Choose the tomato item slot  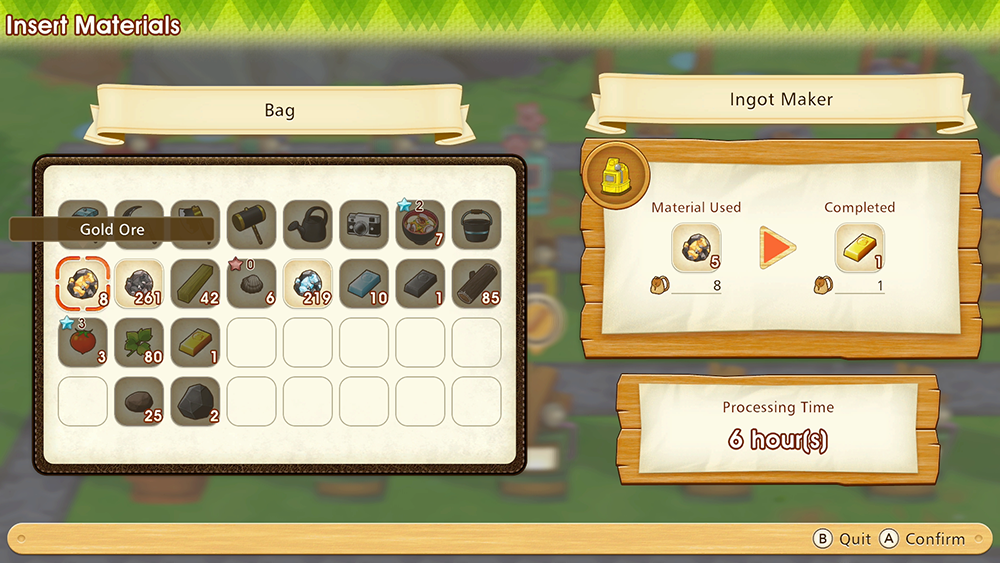83,342
